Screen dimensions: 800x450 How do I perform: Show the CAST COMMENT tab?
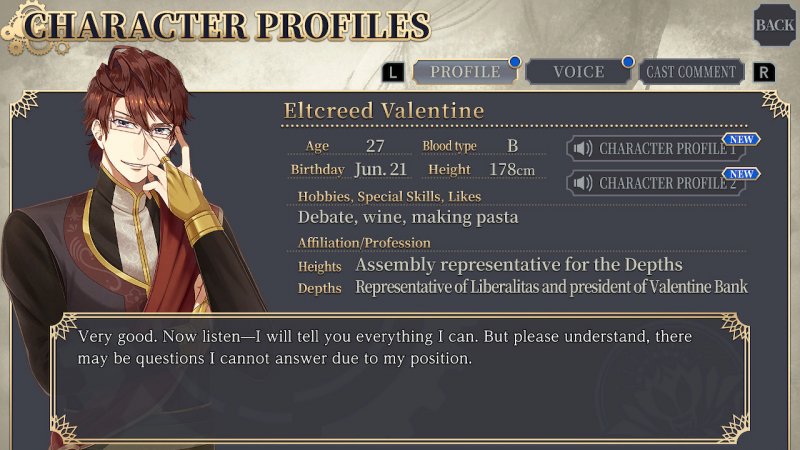691,72
